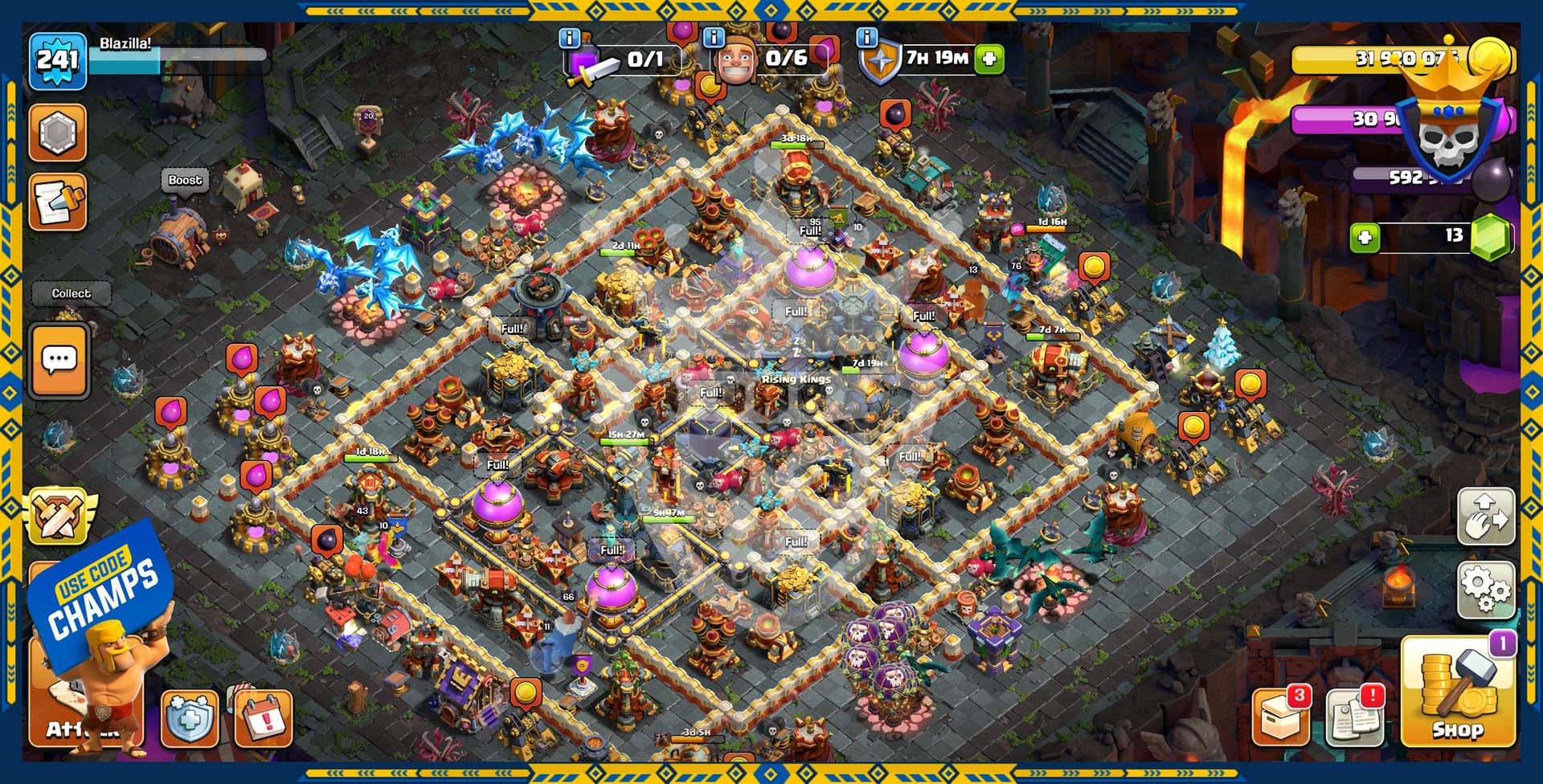Show info for the shield timer
Viewport: 1543px width, 784px height.
click(x=866, y=38)
